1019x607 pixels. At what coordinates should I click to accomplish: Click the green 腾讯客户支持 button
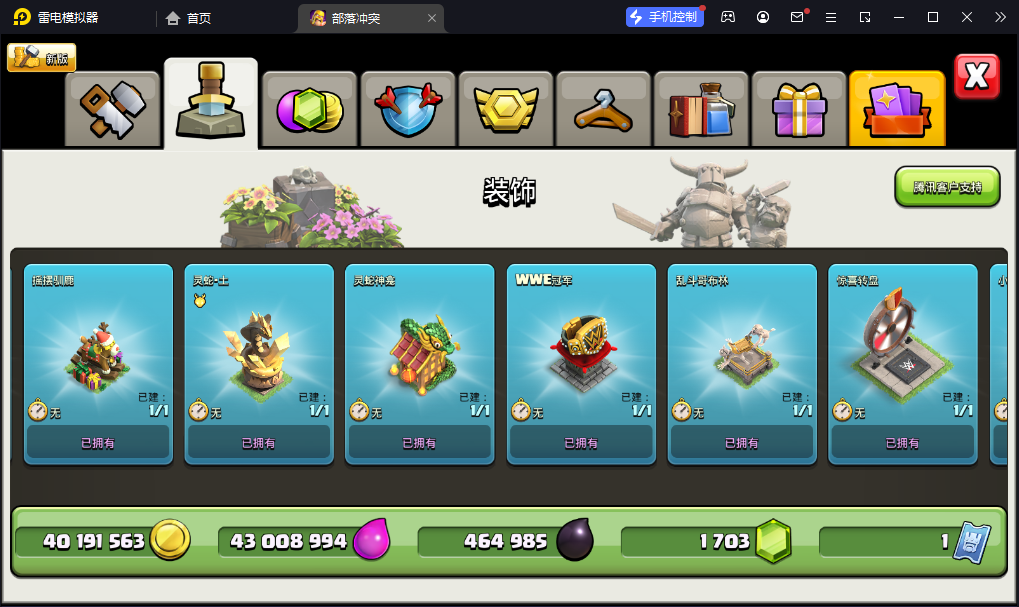pyautogui.click(x=947, y=187)
